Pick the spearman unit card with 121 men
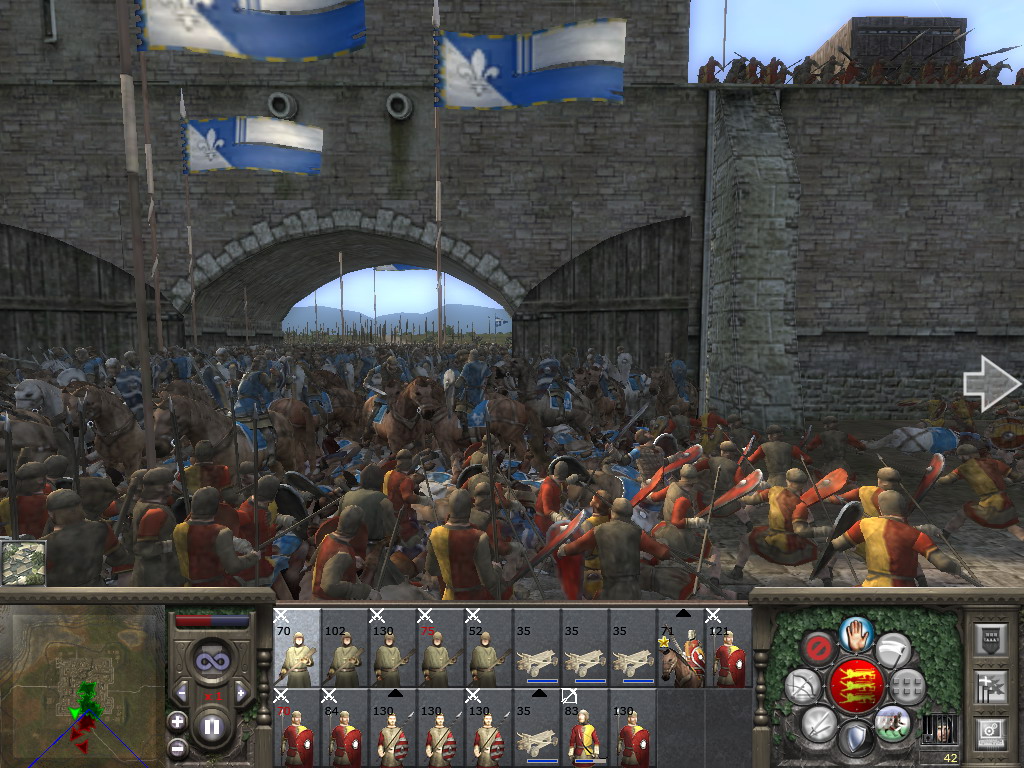 (x=728, y=648)
